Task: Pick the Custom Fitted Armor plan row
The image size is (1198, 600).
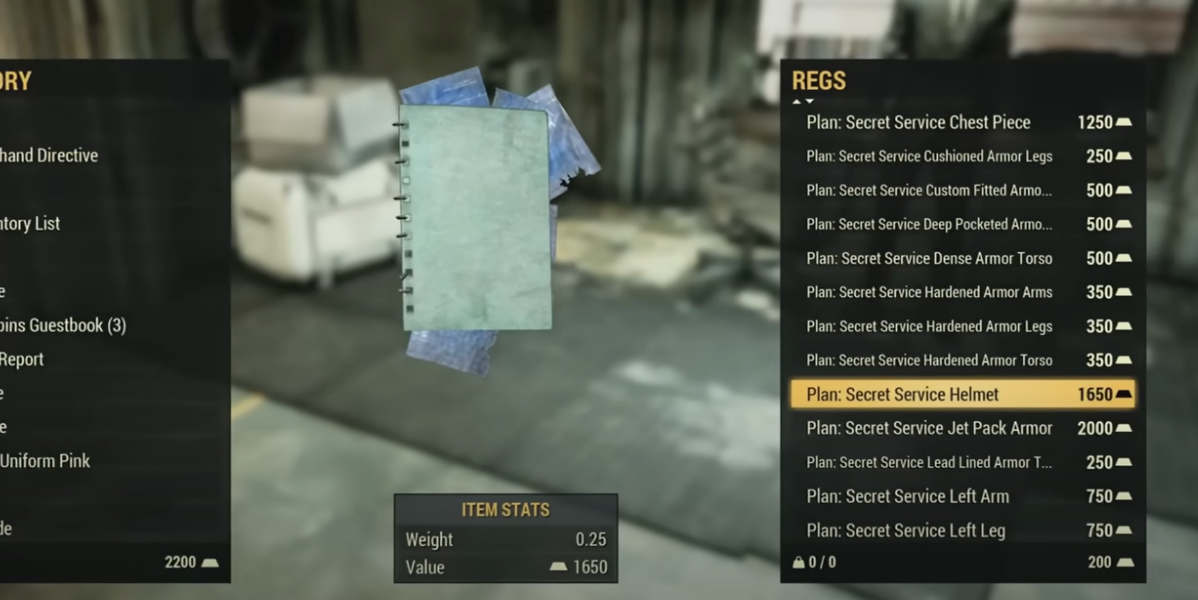Action: (x=929, y=191)
